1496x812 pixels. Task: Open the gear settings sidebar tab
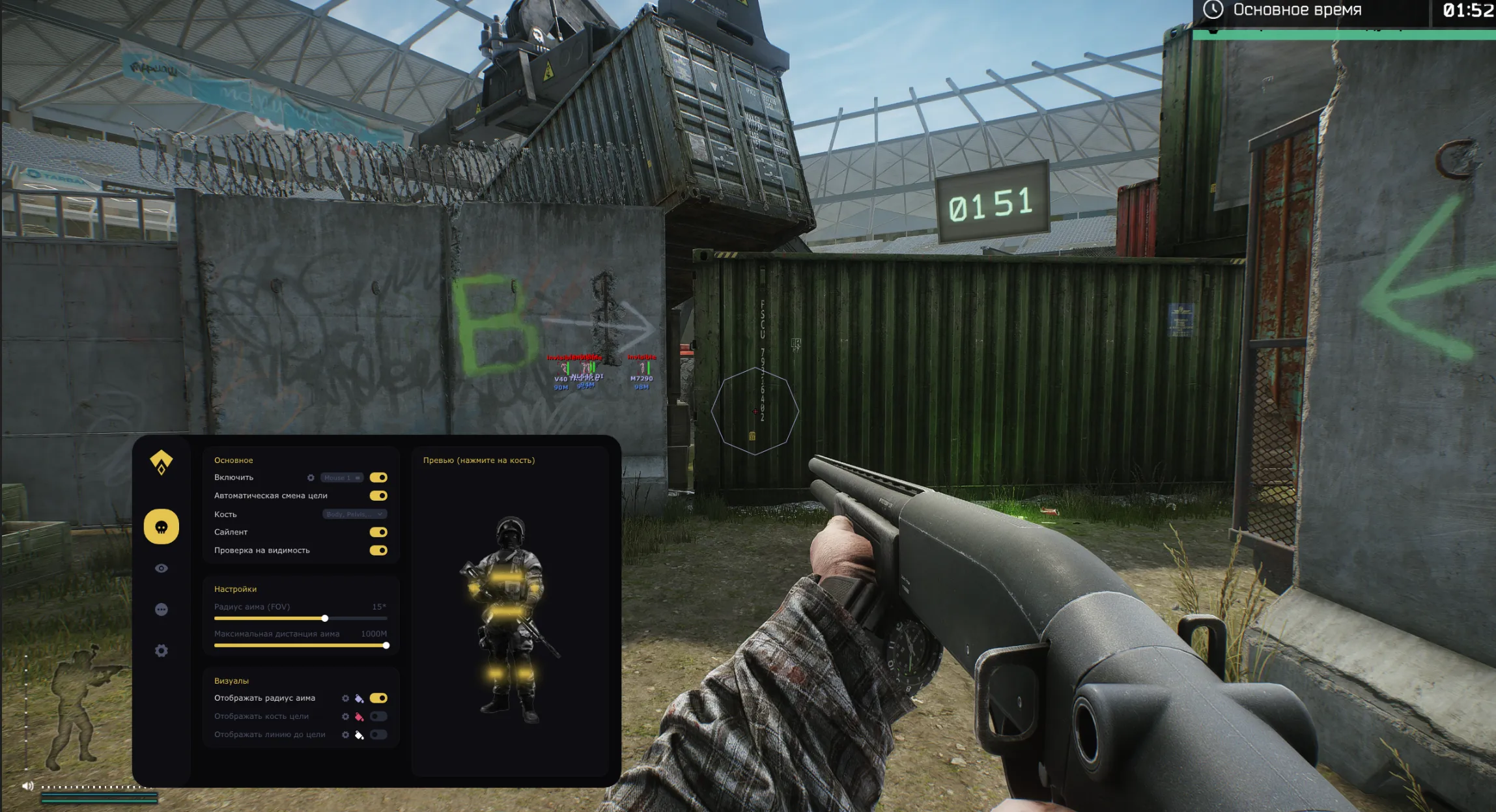tap(162, 651)
